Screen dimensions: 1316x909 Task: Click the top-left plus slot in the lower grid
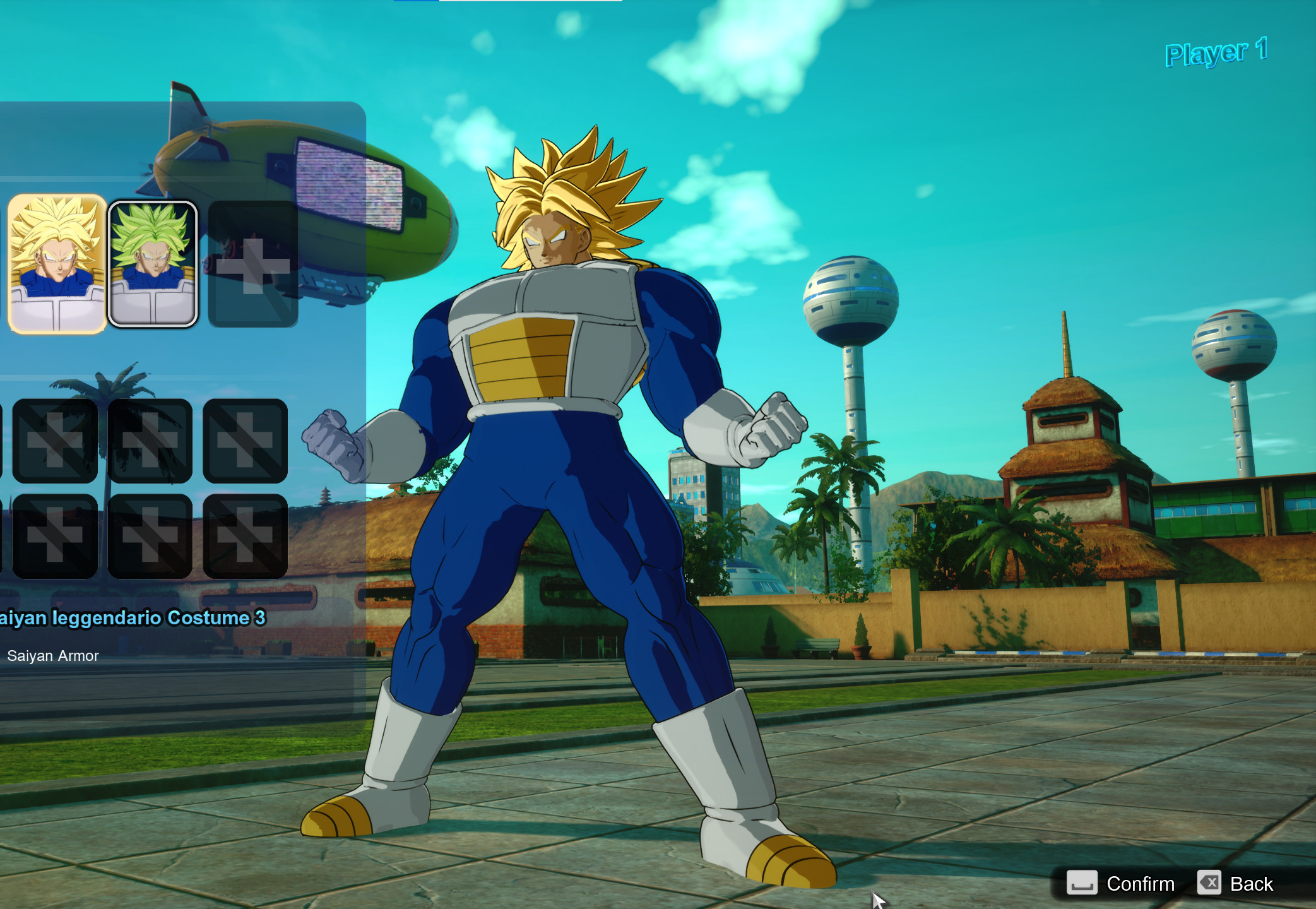(x=56, y=442)
